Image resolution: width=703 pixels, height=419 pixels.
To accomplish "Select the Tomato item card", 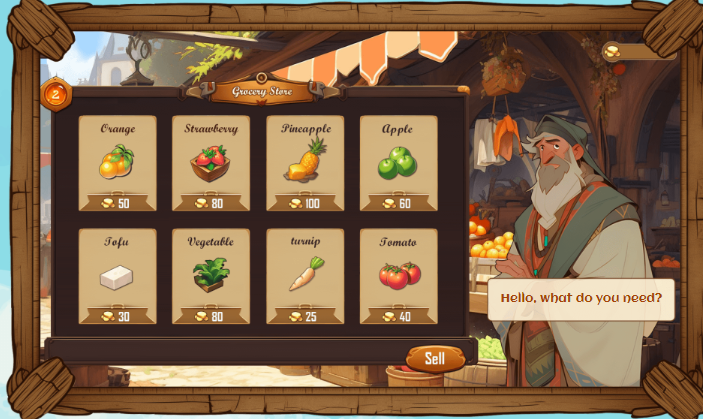I will (x=398, y=276).
